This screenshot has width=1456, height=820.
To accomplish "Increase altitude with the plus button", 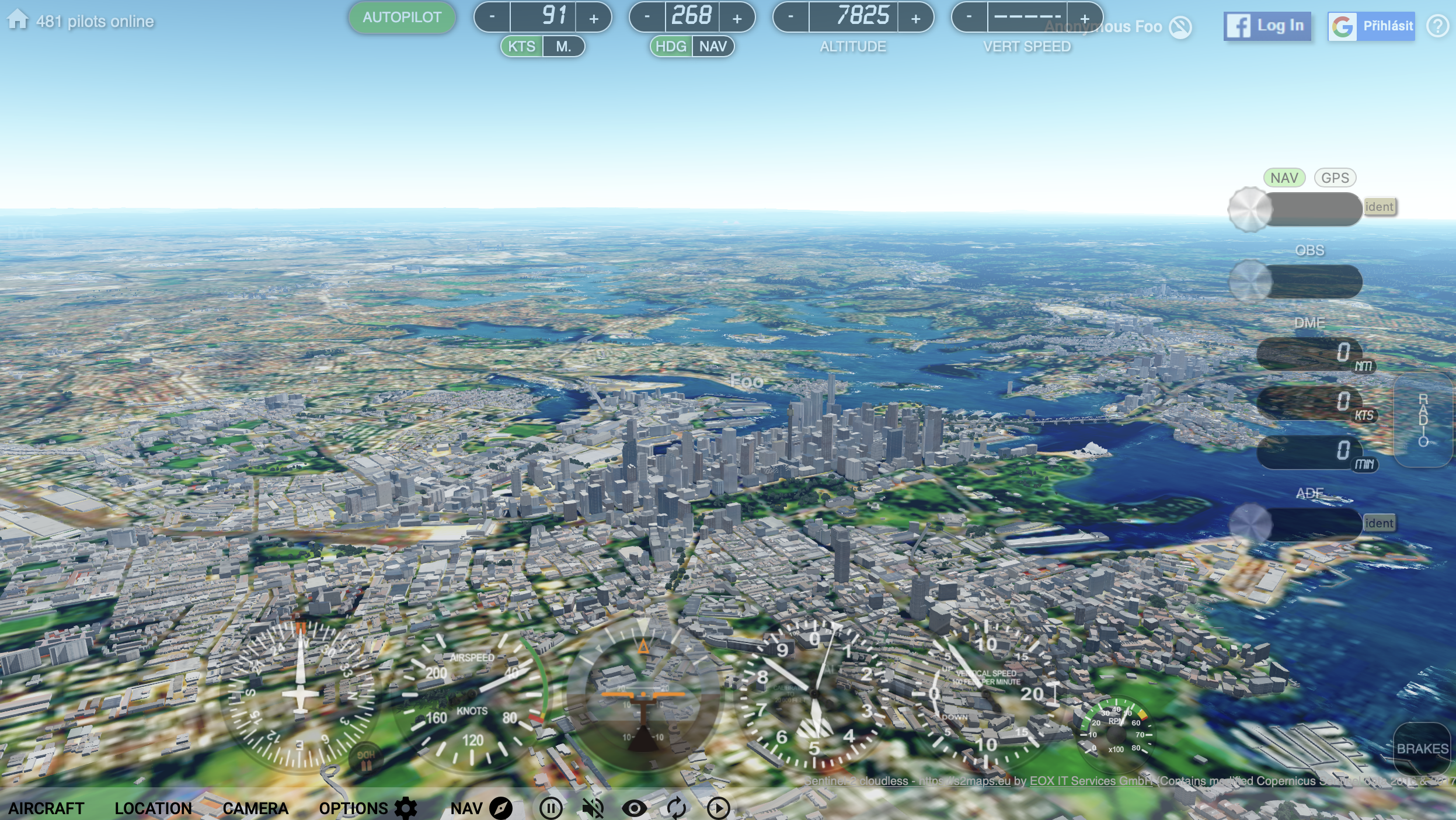I will [915, 18].
